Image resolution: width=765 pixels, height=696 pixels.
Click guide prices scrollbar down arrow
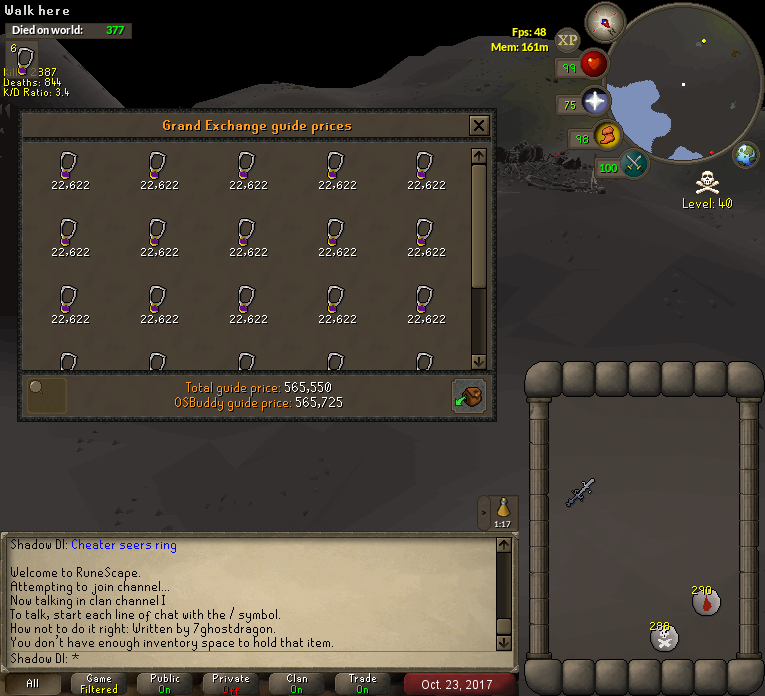point(478,361)
